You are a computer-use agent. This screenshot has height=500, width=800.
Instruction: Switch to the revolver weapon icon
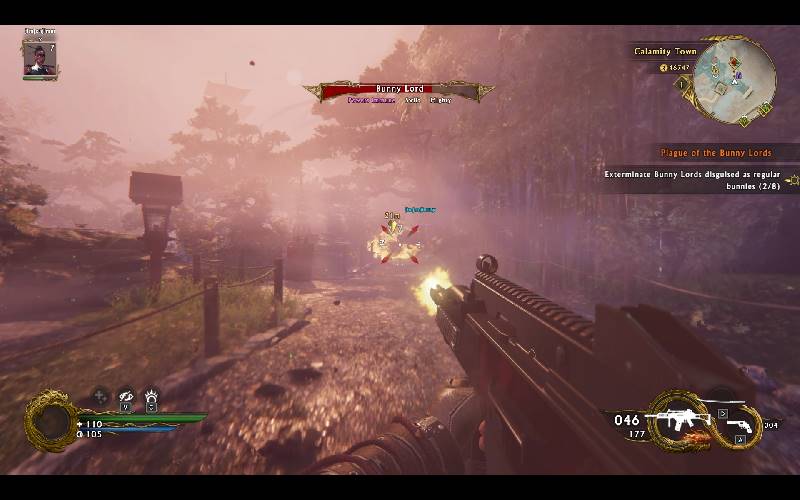tap(740, 425)
